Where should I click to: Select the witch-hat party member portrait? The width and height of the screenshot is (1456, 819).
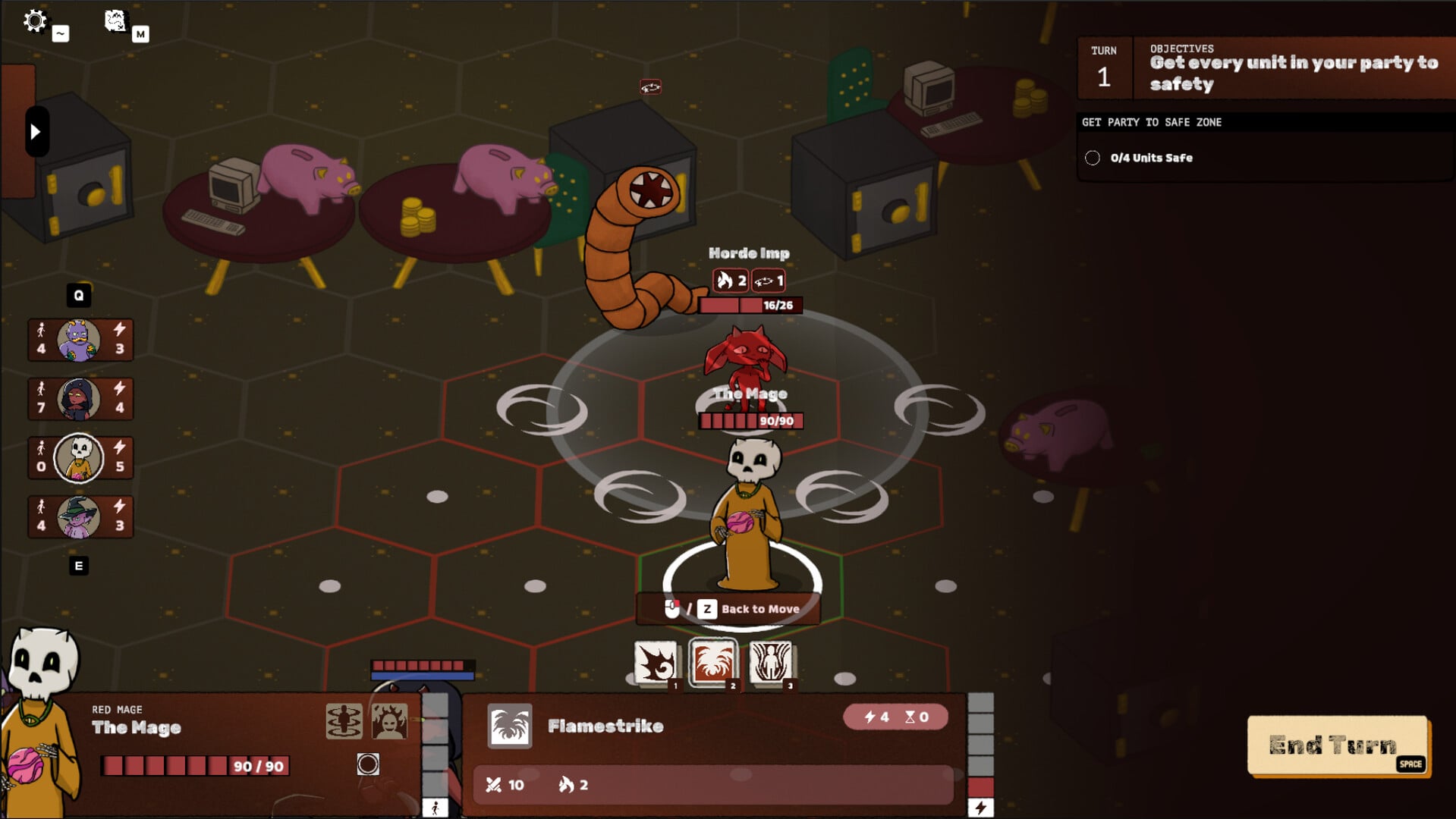[x=79, y=517]
